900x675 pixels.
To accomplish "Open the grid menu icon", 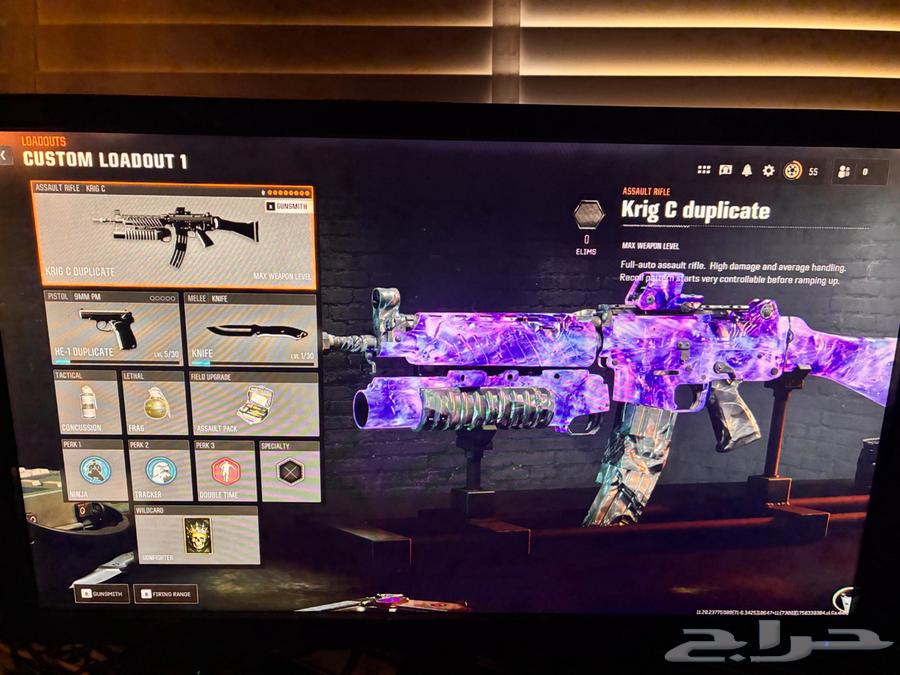I will (704, 171).
